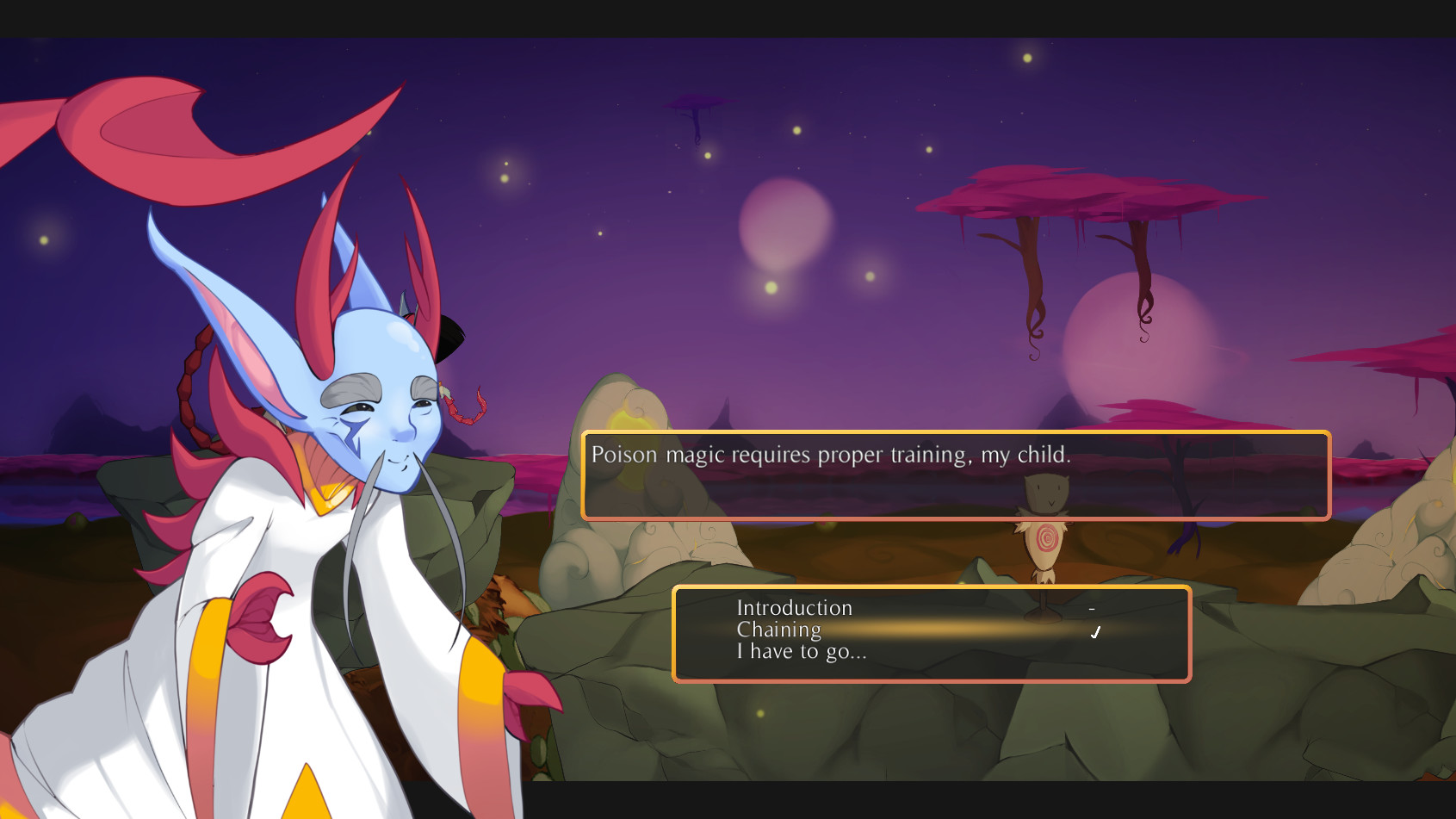Click the spiral target on the training dummy
Screen dimensions: 1456x819
coord(1044,536)
